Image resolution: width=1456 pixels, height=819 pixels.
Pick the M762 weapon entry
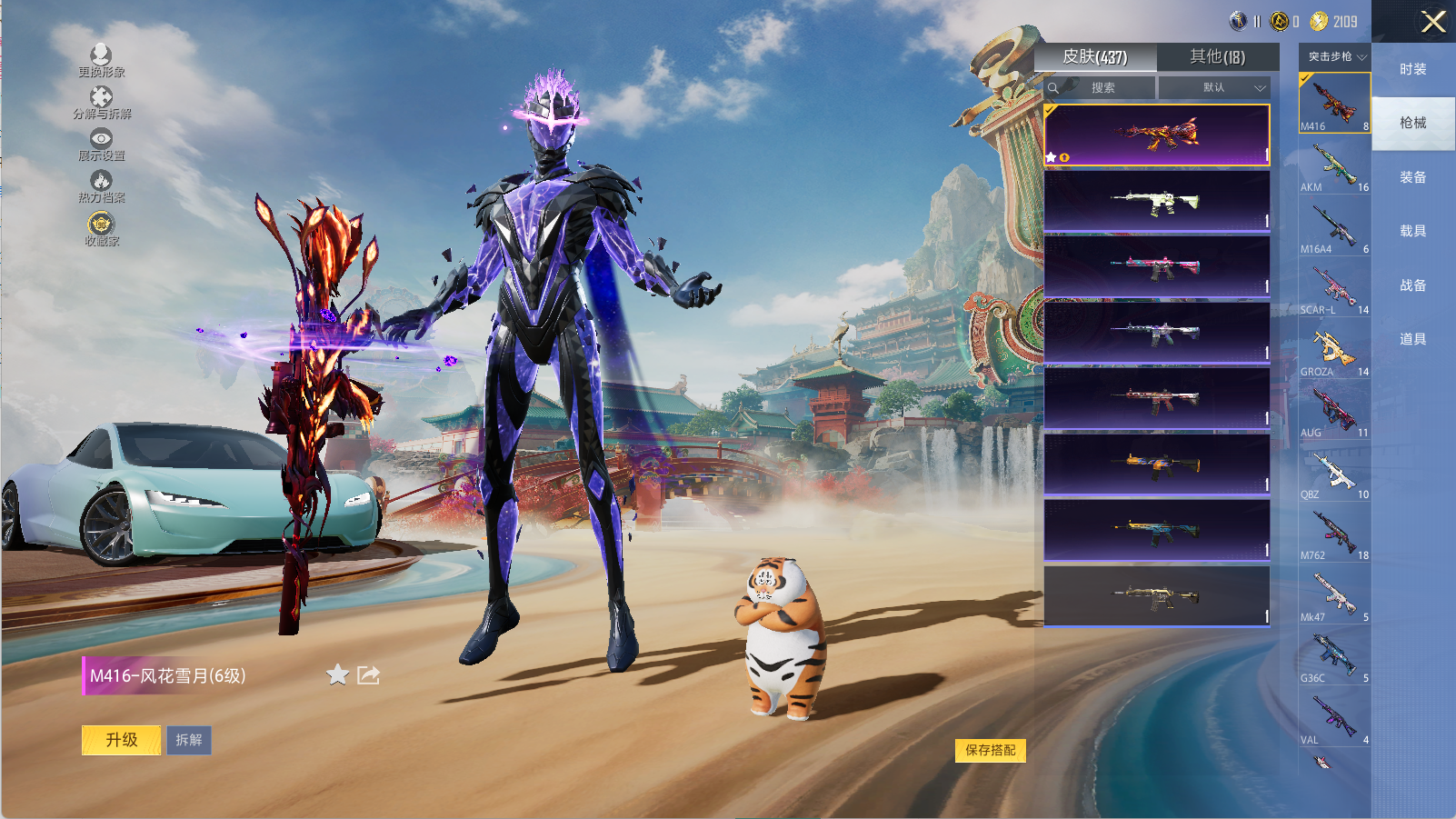point(1334,534)
